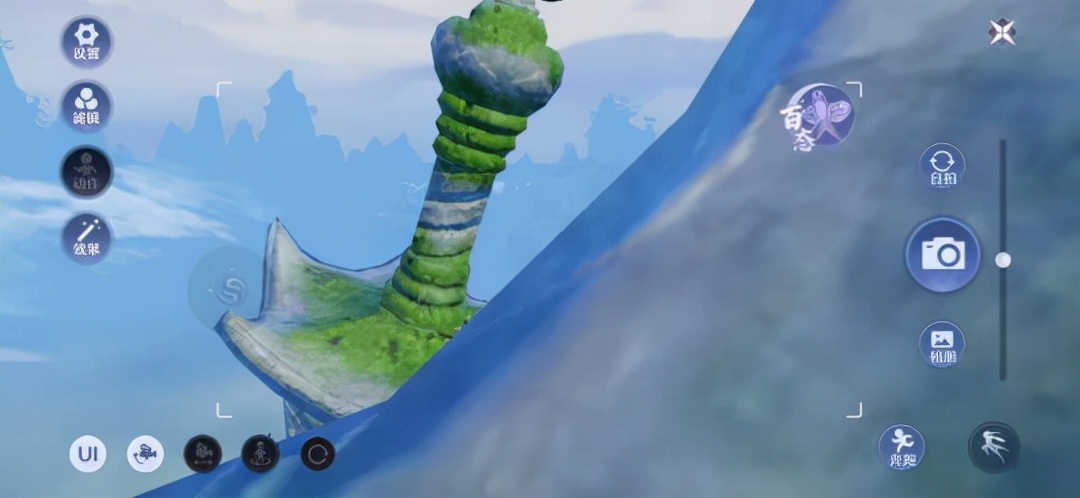1080x498 pixels.
Task: Take a photo with the camera shutter
Action: tap(942, 255)
